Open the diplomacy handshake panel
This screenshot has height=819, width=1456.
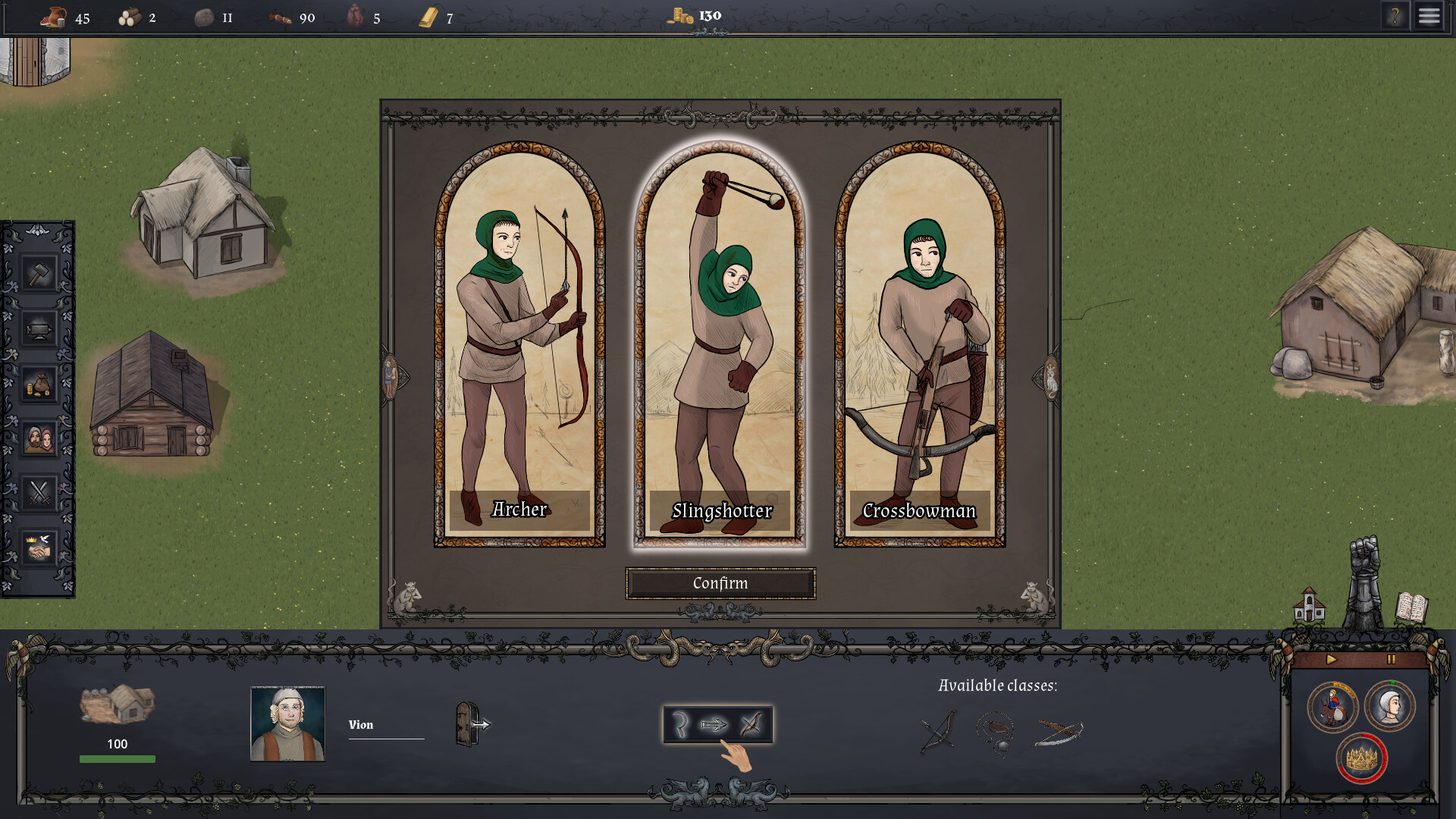tap(39, 548)
